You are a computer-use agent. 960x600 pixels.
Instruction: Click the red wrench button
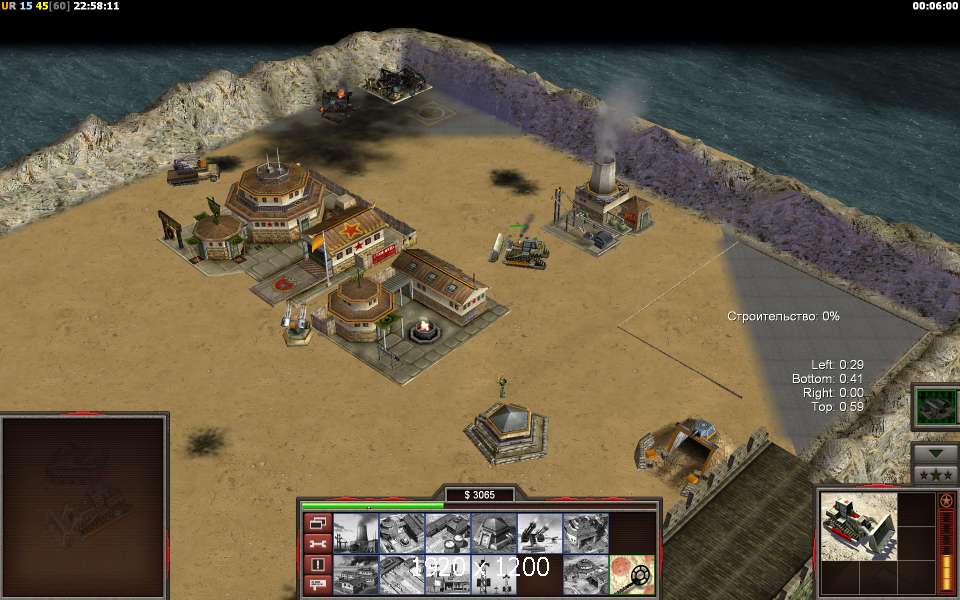point(317,544)
